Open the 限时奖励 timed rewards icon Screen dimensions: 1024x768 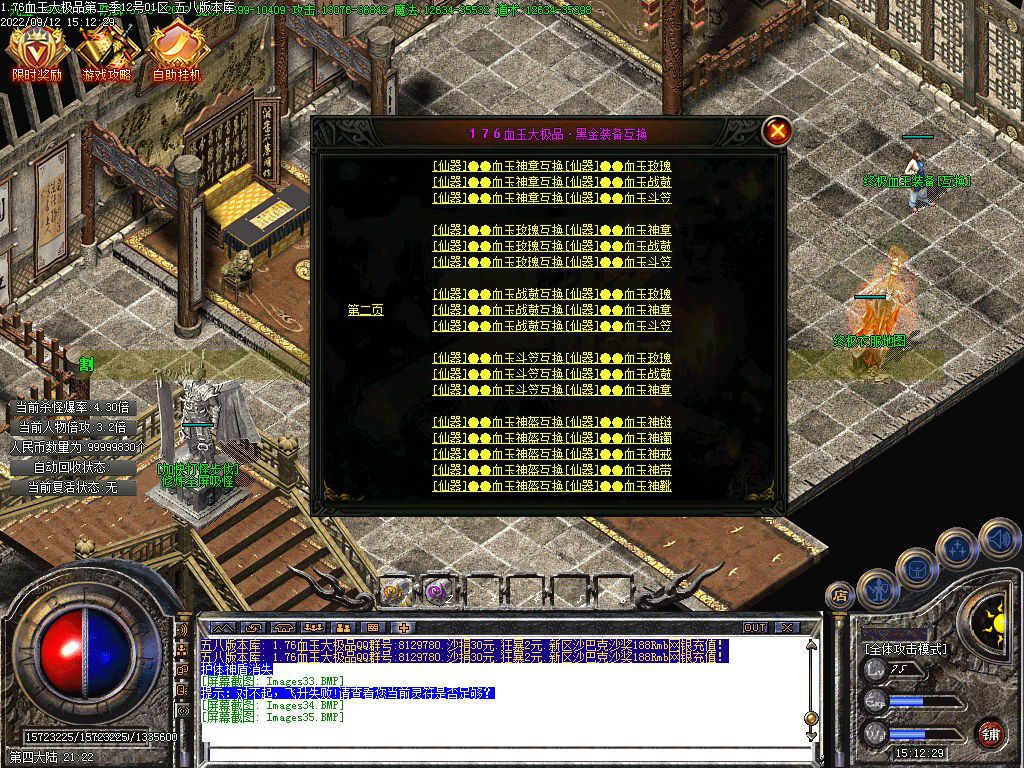(x=36, y=52)
